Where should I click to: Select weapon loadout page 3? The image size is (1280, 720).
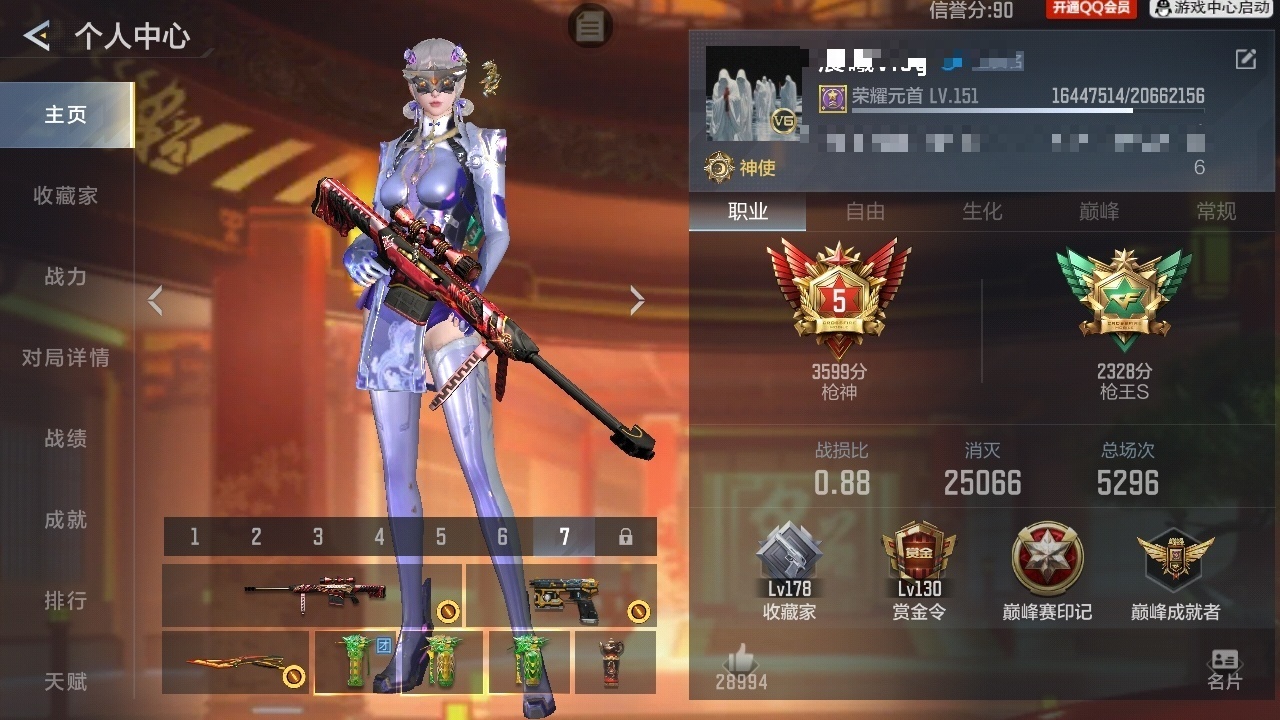pos(318,536)
